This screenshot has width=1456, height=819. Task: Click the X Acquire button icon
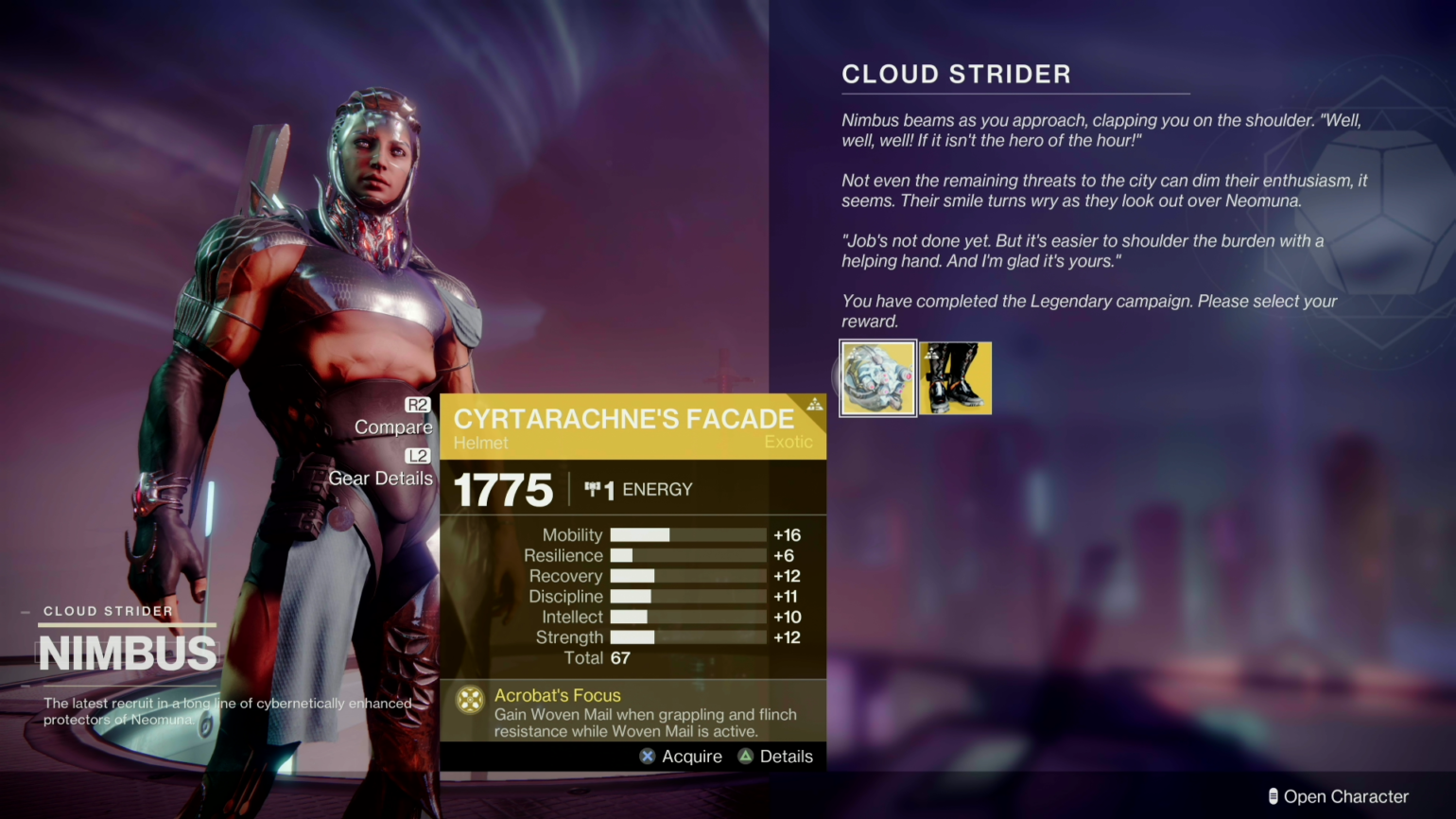tap(648, 756)
